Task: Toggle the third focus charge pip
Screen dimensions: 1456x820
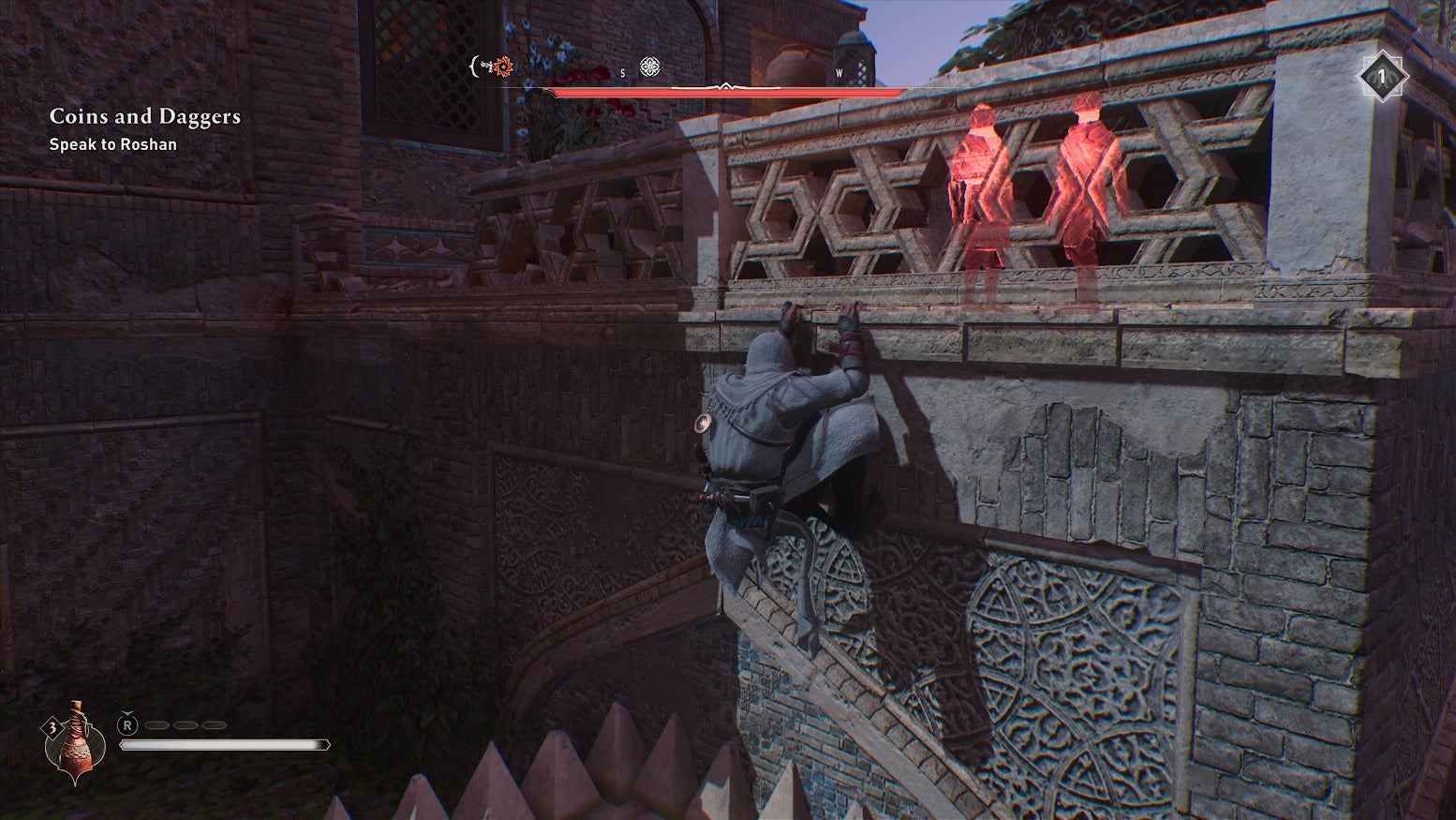Action: [214, 724]
